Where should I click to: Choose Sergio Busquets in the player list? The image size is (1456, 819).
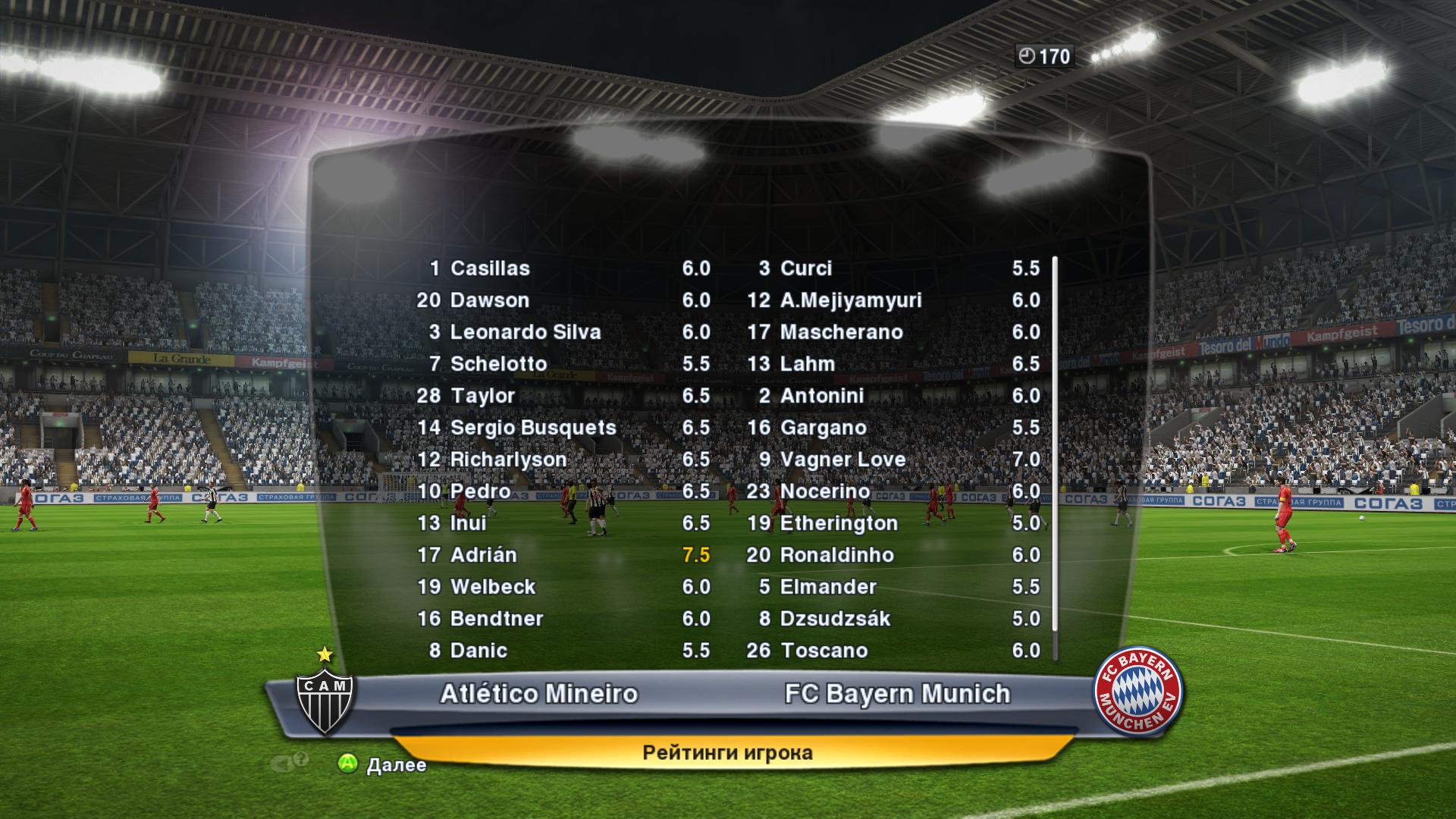click(x=533, y=428)
